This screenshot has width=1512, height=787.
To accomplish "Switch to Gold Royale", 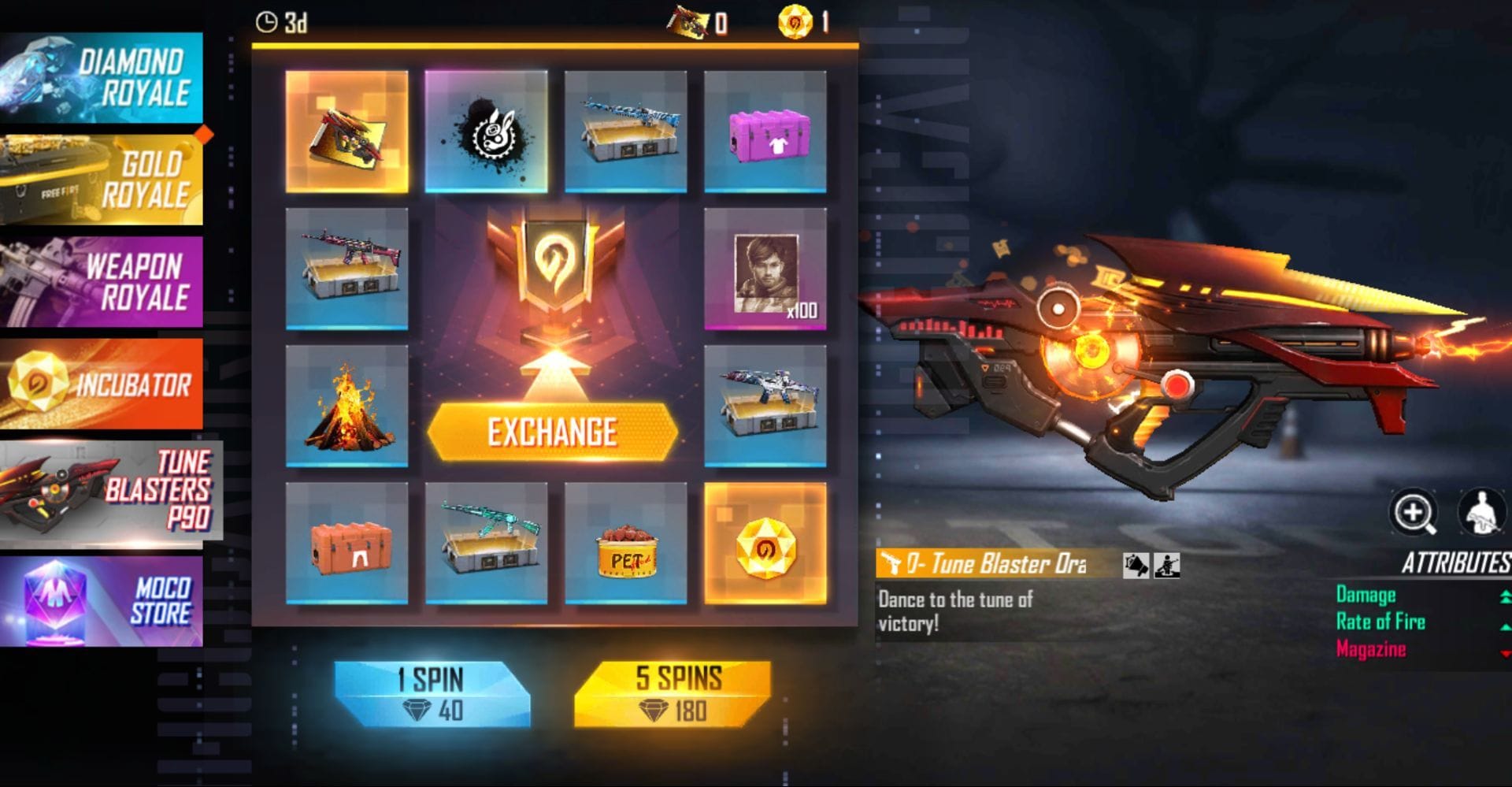I will 101,180.
